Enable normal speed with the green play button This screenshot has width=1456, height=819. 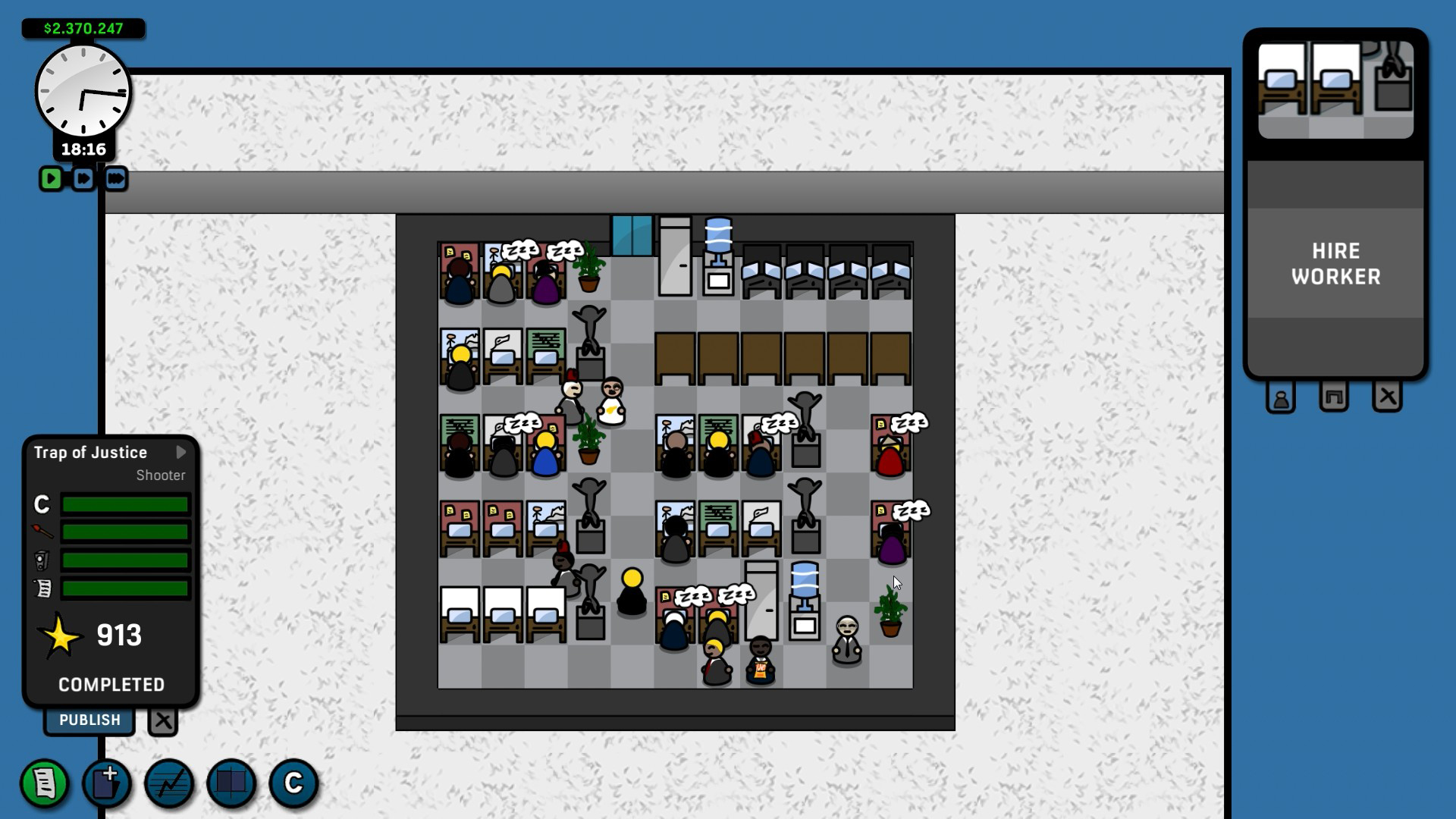(x=50, y=179)
